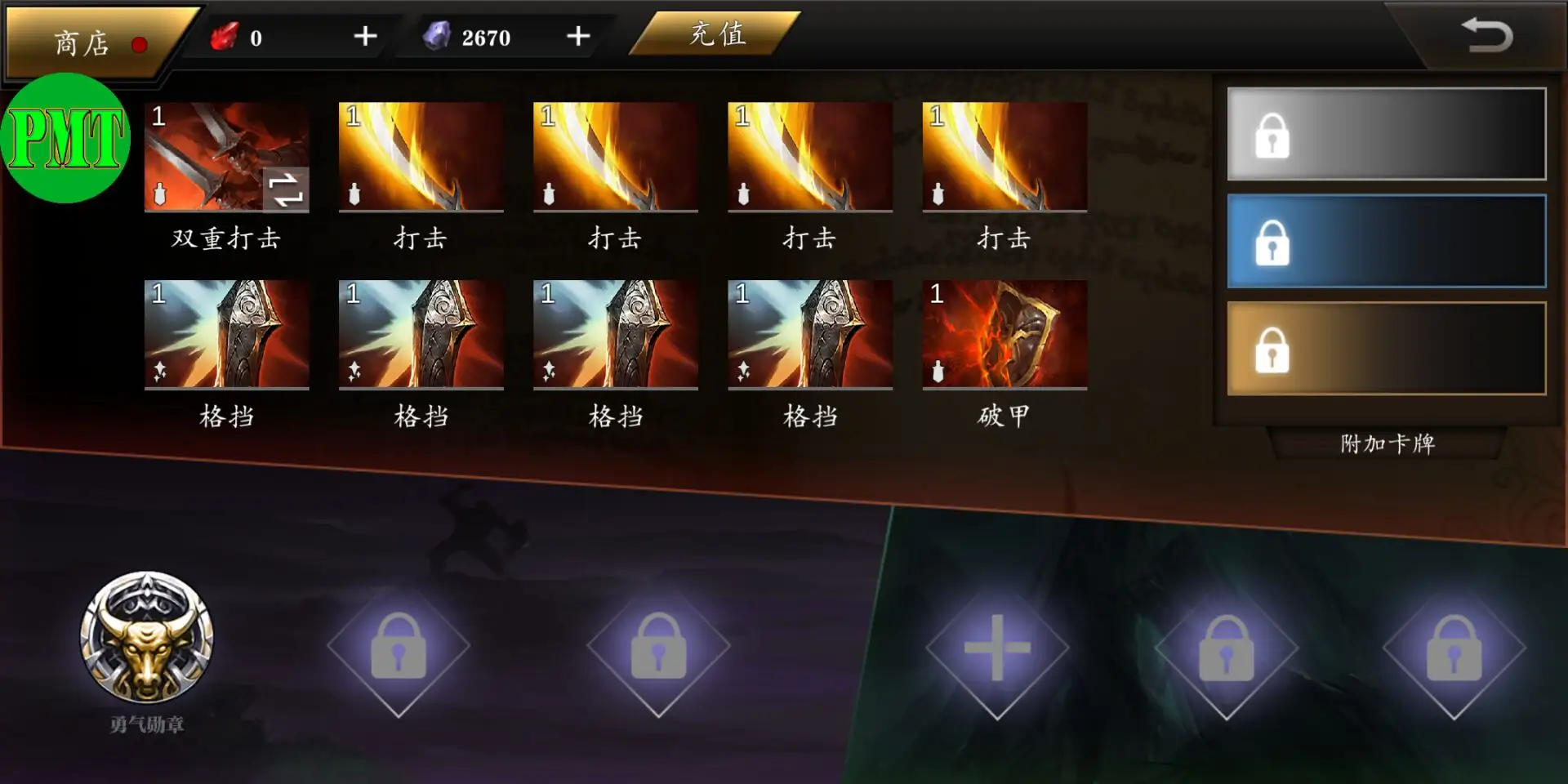Select the locked gold card slot
Image resolution: width=1568 pixels, height=784 pixels.
(x=1386, y=350)
